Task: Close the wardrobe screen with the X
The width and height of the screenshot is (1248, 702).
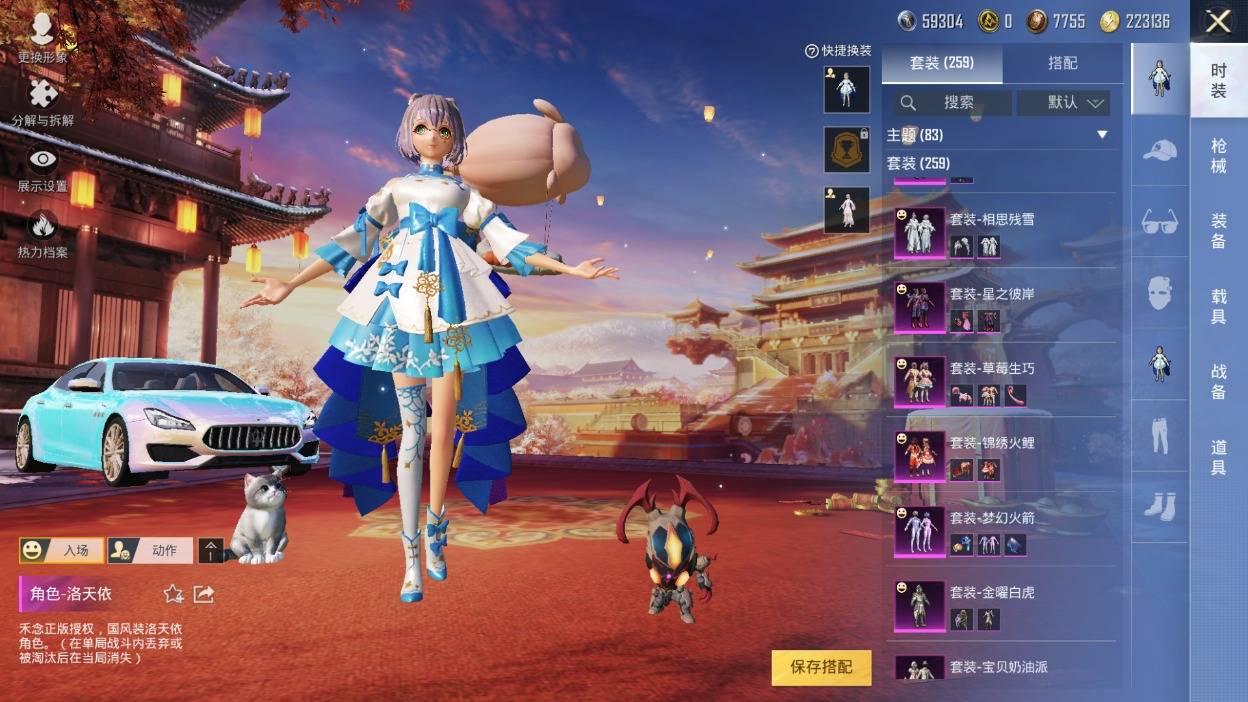Action: (1217, 21)
